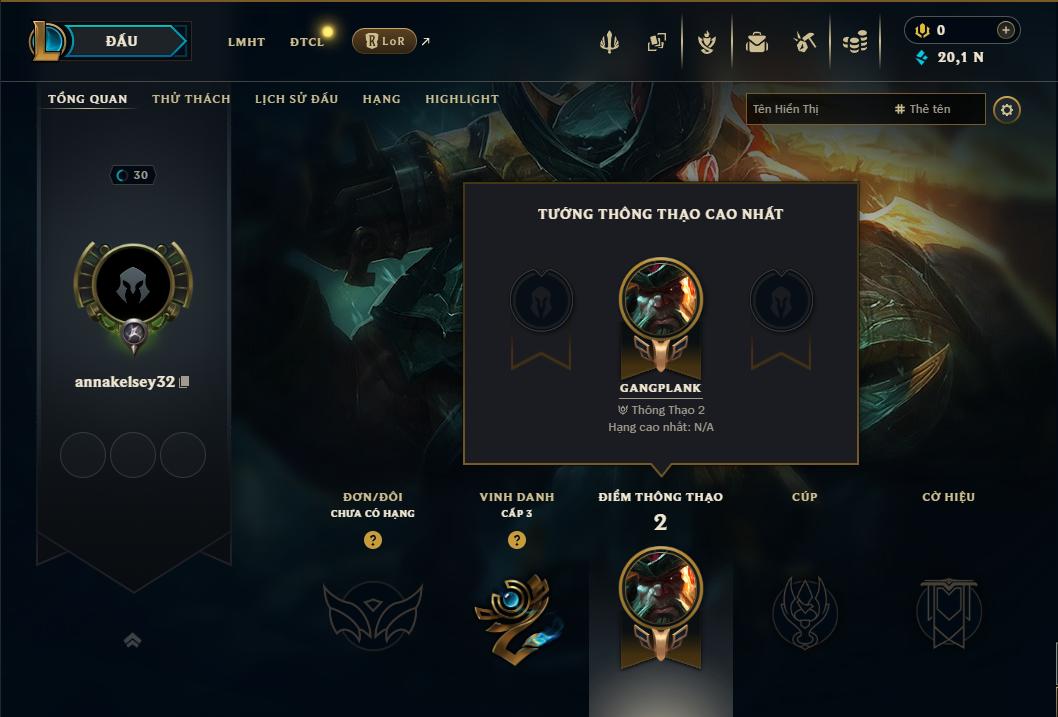Switch to the LỊCH SỬ ĐẤU tab
Image resolution: width=1058 pixels, height=717 pixels.
(x=296, y=99)
